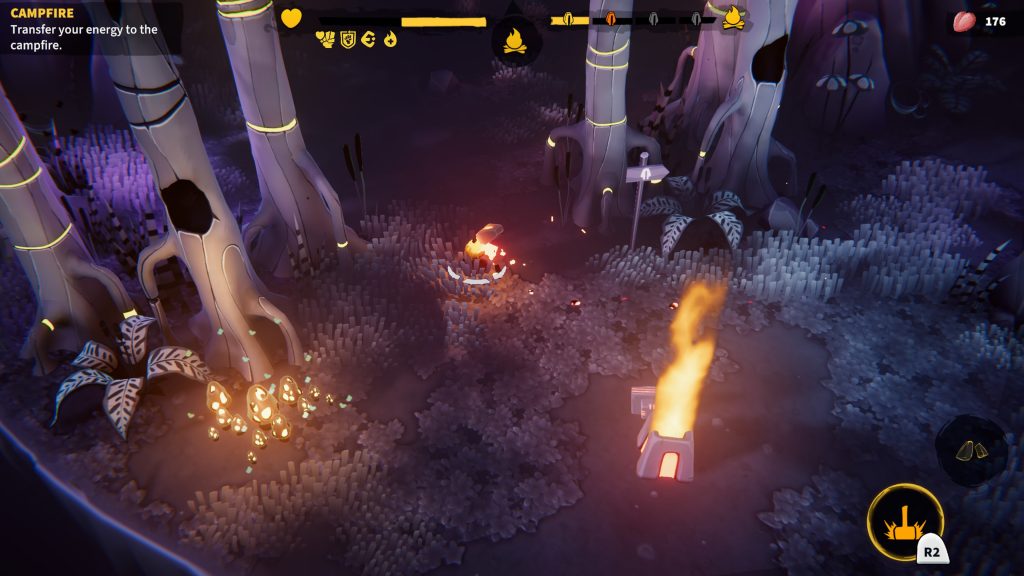Click the central campfire emblem
The image size is (1024, 576).
click(x=516, y=41)
